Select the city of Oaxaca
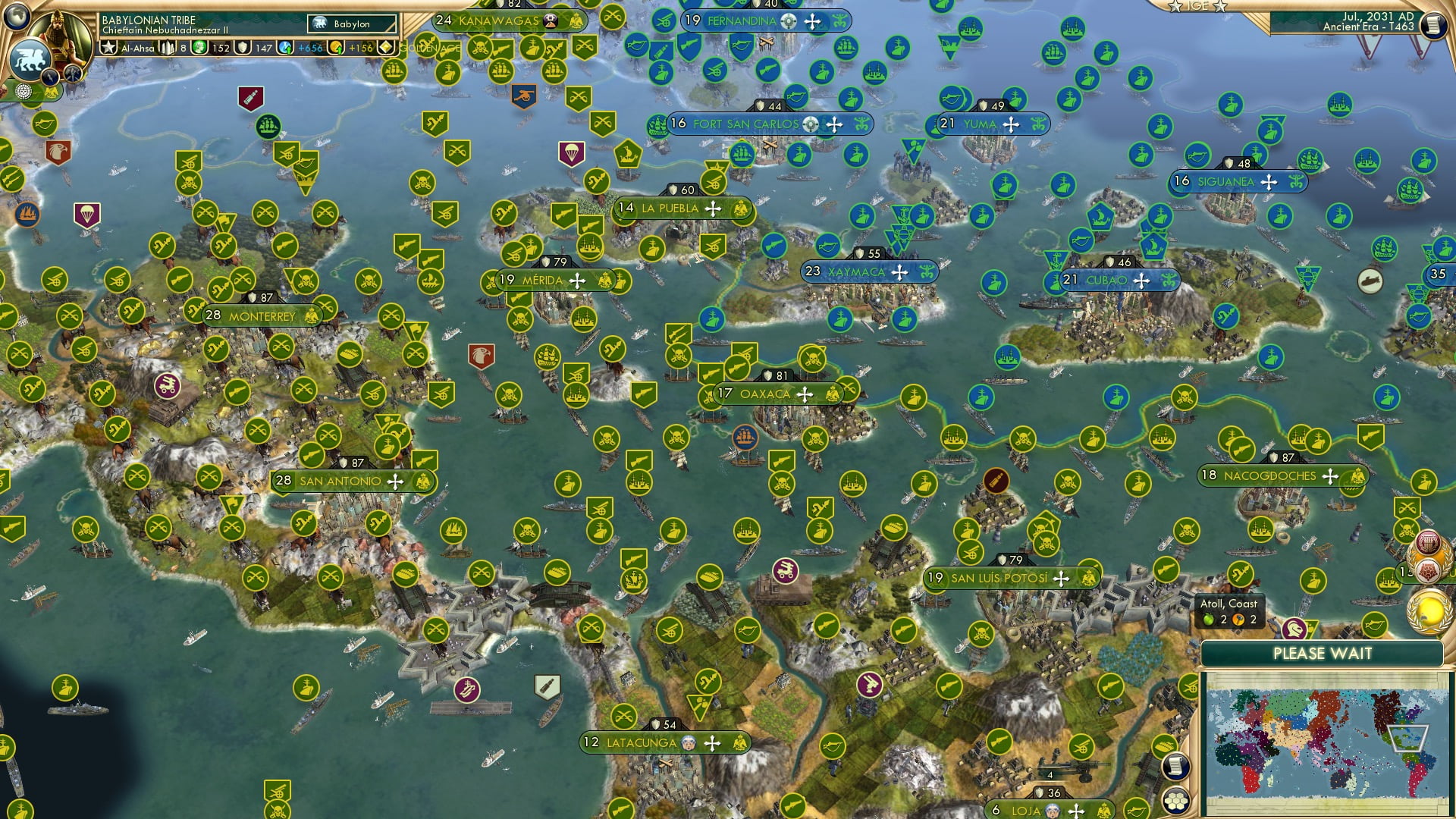 point(766,394)
